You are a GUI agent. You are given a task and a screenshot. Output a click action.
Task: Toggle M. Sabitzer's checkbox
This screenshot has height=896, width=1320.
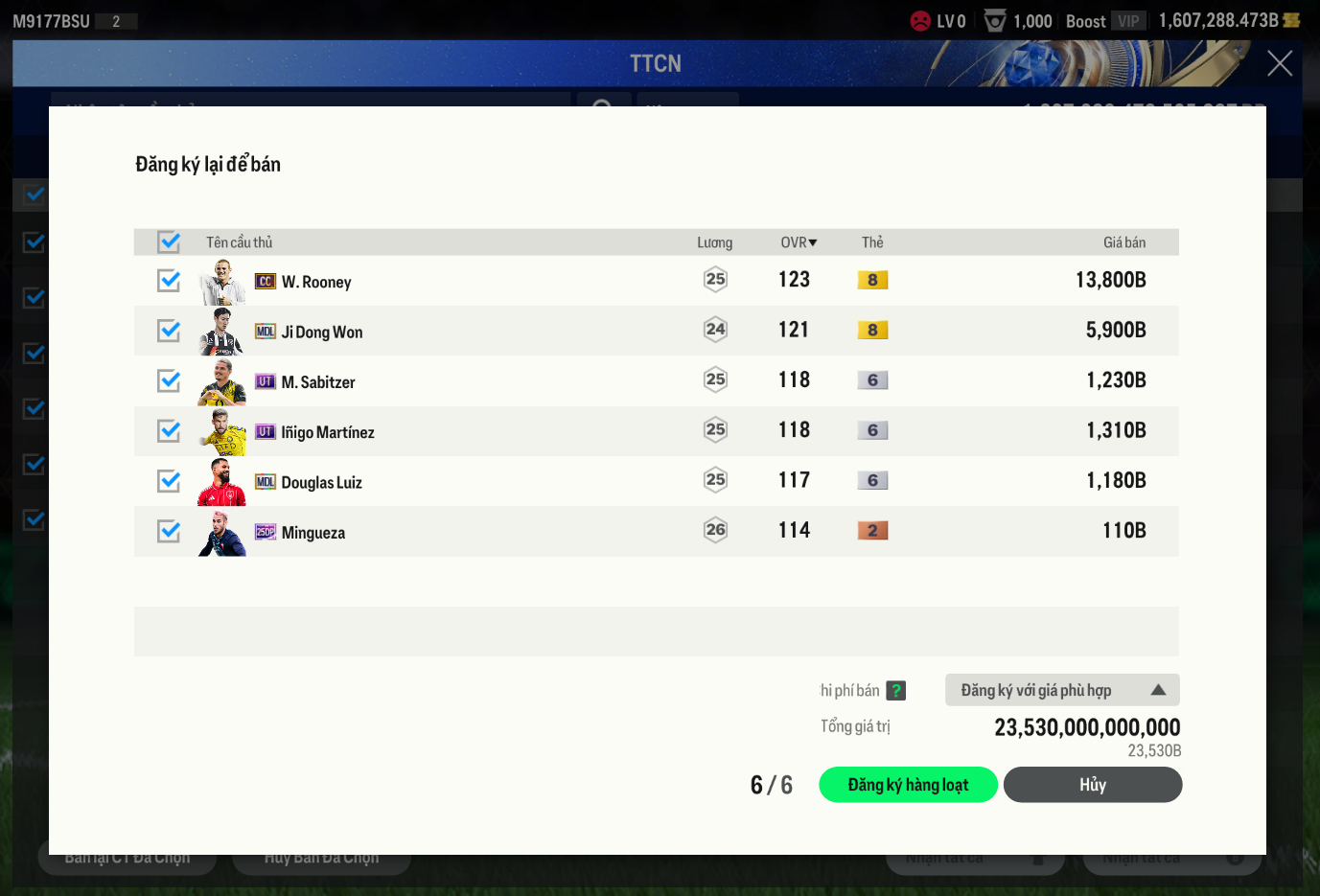170,380
